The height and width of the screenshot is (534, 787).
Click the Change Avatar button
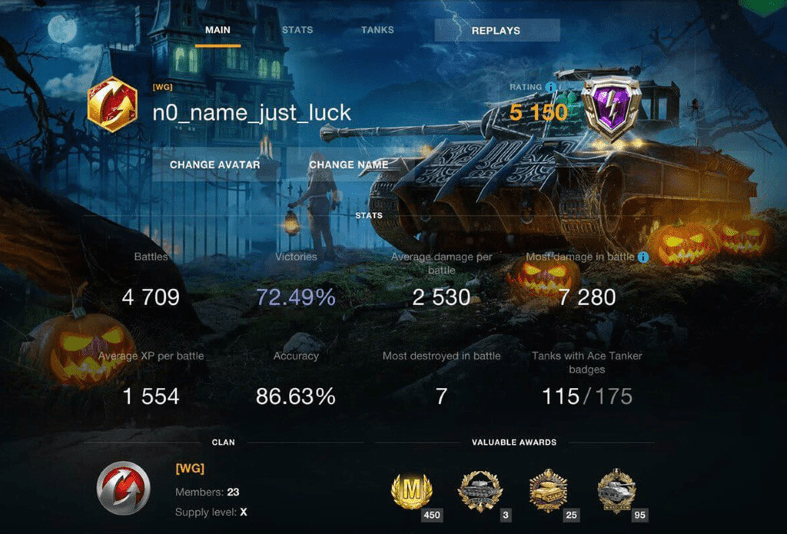(x=215, y=165)
